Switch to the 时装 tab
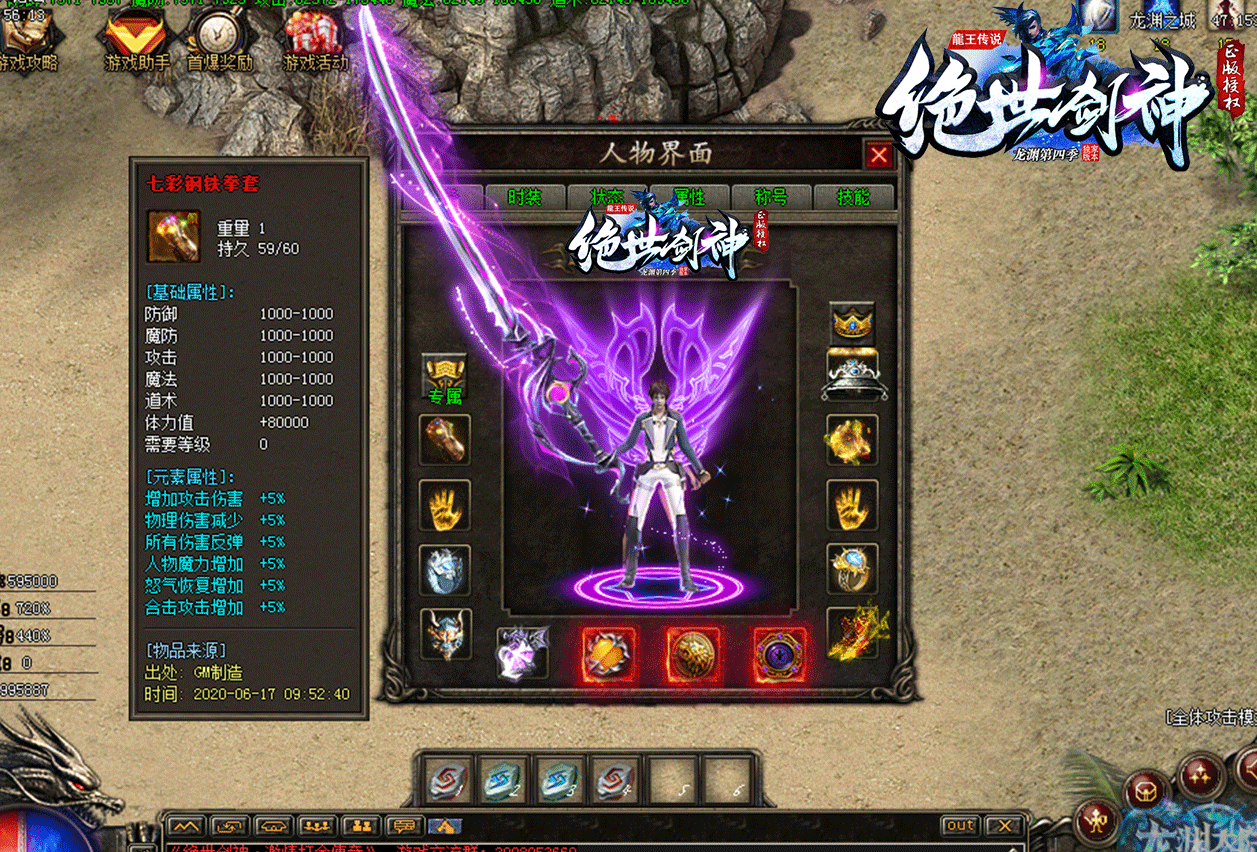This screenshot has width=1257, height=852. (x=525, y=197)
